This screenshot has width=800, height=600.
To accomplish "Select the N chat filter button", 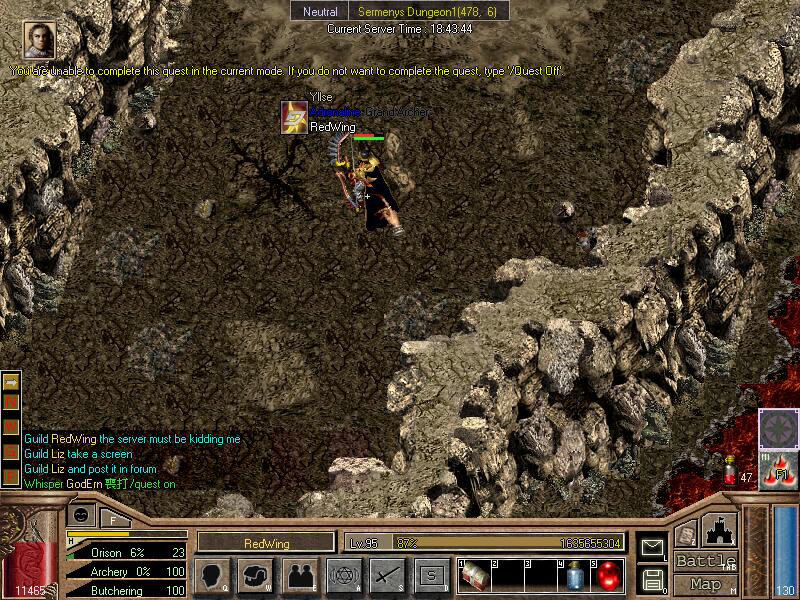I will tap(12, 401).
